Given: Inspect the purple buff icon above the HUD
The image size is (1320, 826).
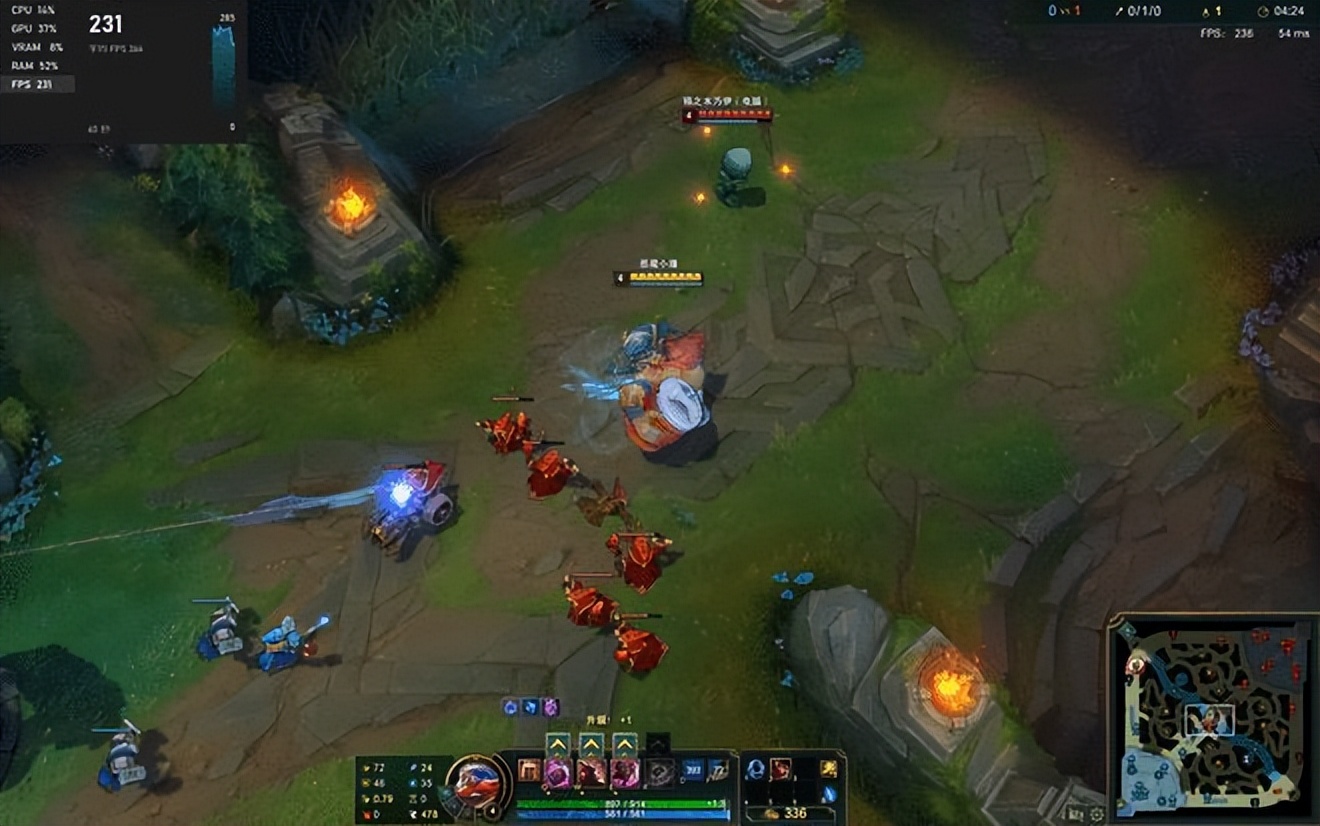Looking at the screenshot, I should point(549,707).
